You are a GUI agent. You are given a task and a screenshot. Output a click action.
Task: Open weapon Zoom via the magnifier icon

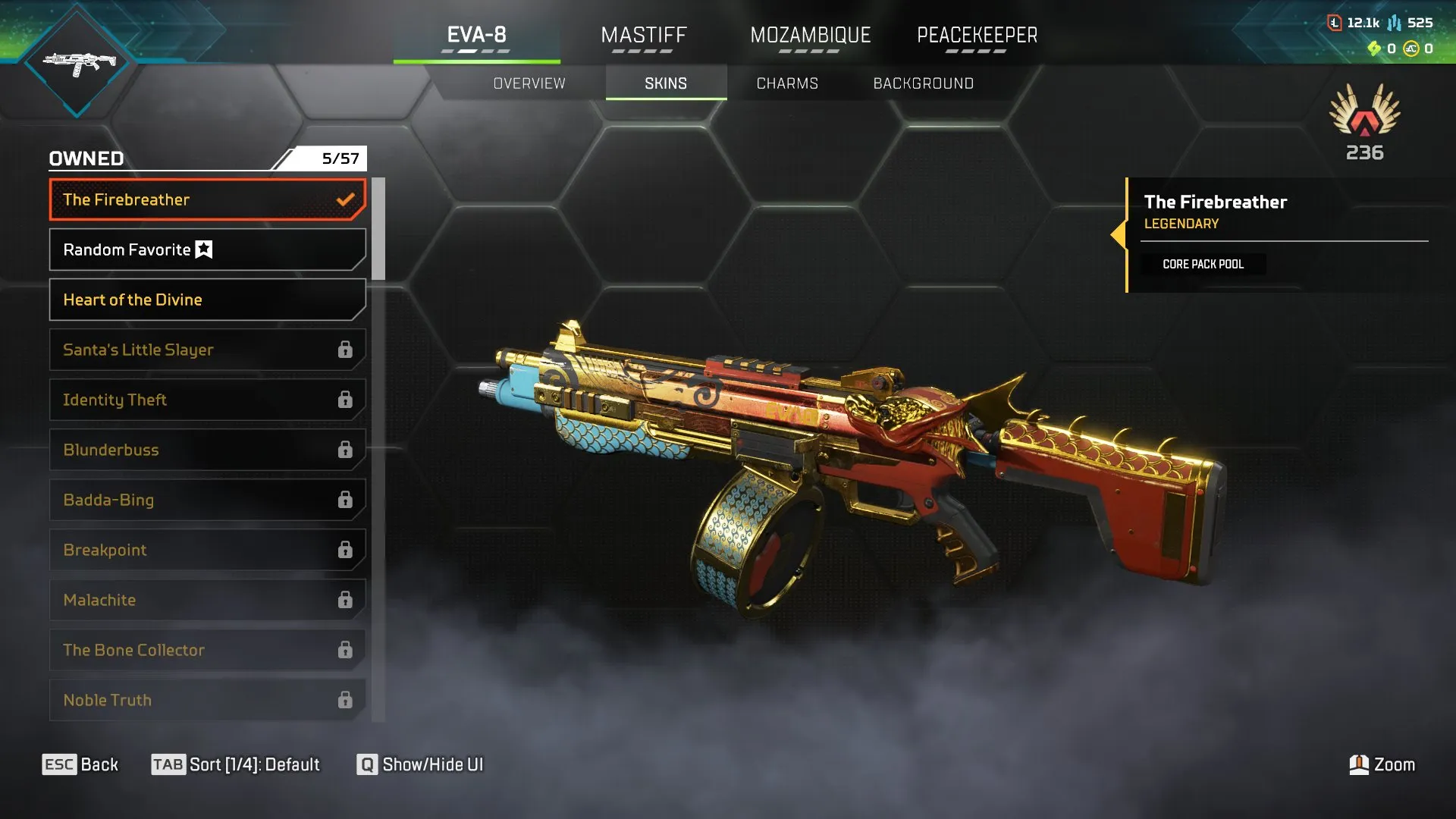coord(1357,764)
